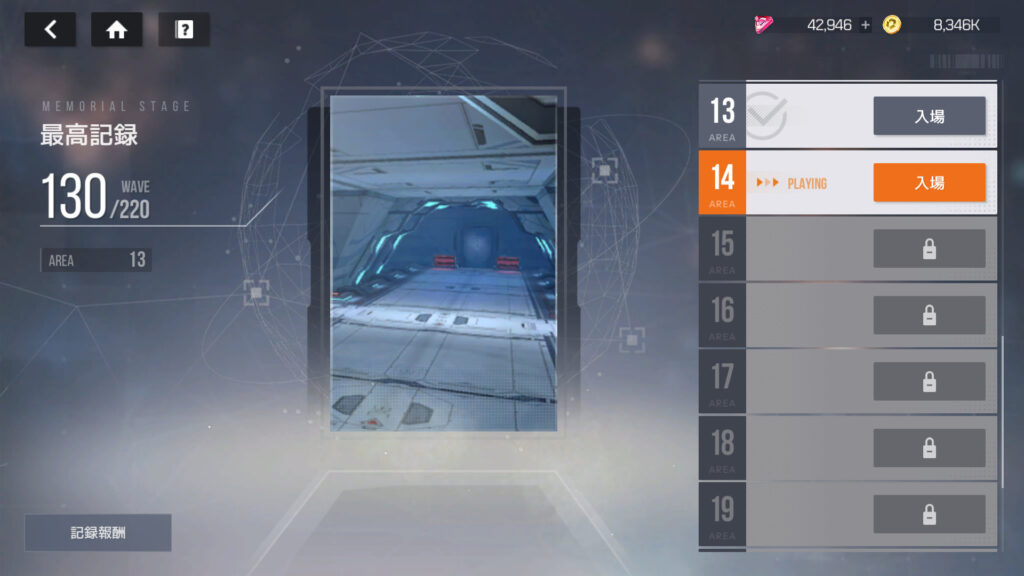This screenshot has height=576, width=1024.
Task: Return to the home screen
Action: pyautogui.click(x=116, y=30)
